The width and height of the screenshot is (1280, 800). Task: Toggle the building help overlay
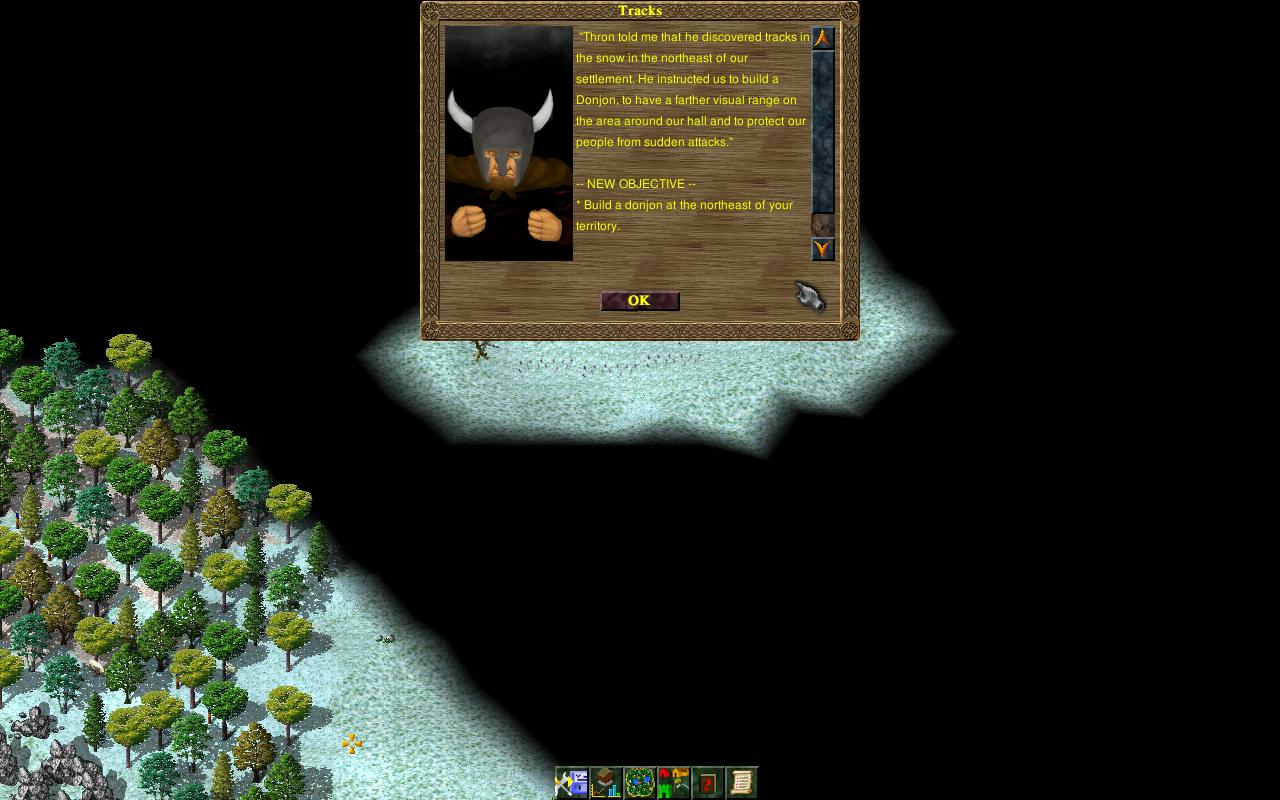[672, 782]
